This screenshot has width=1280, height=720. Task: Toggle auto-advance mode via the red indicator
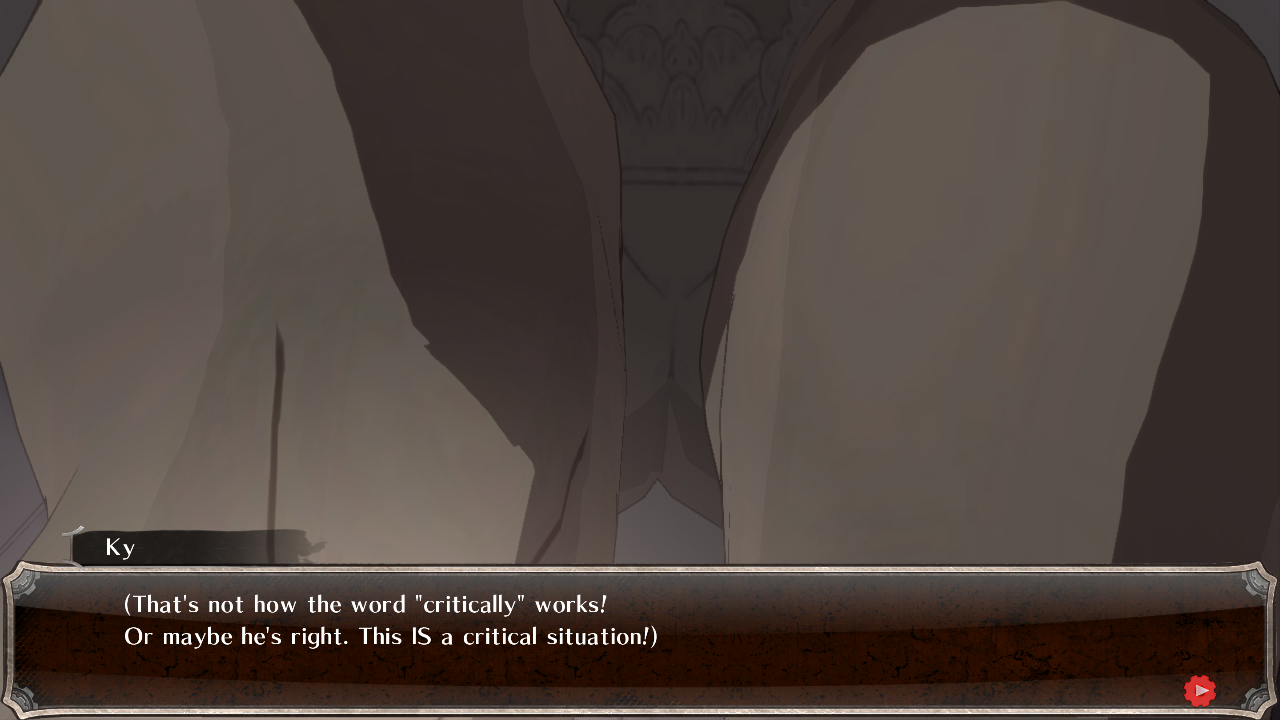pyautogui.click(x=1200, y=690)
